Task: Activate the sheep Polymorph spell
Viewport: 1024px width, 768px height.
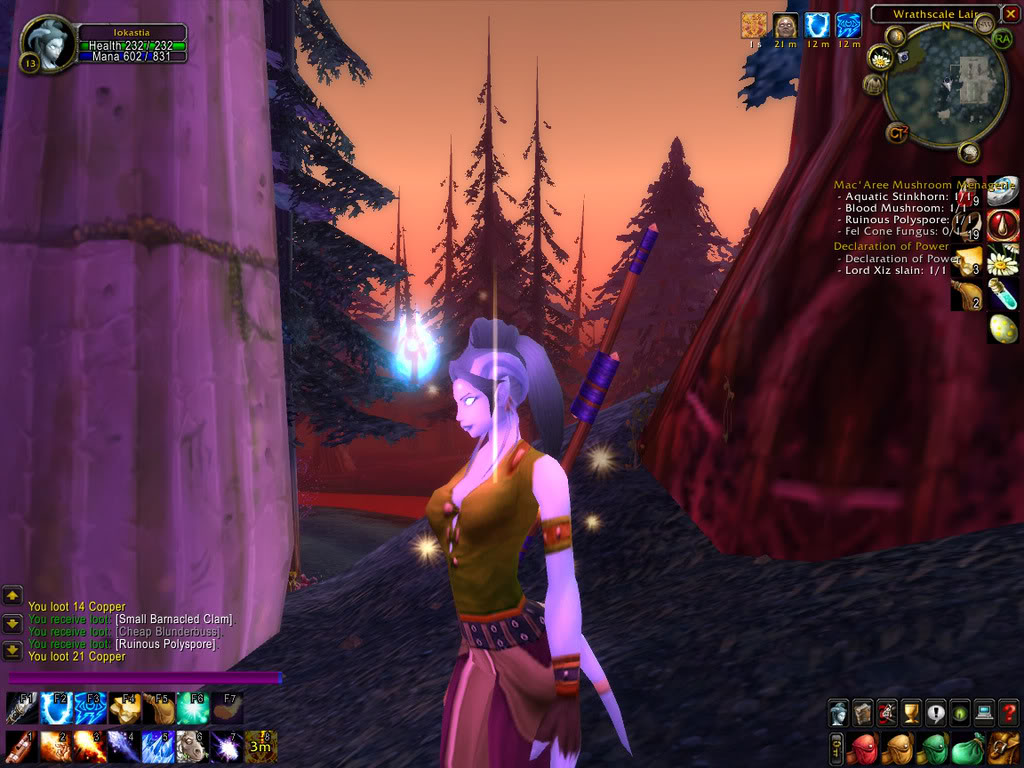Action: click(191, 746)
